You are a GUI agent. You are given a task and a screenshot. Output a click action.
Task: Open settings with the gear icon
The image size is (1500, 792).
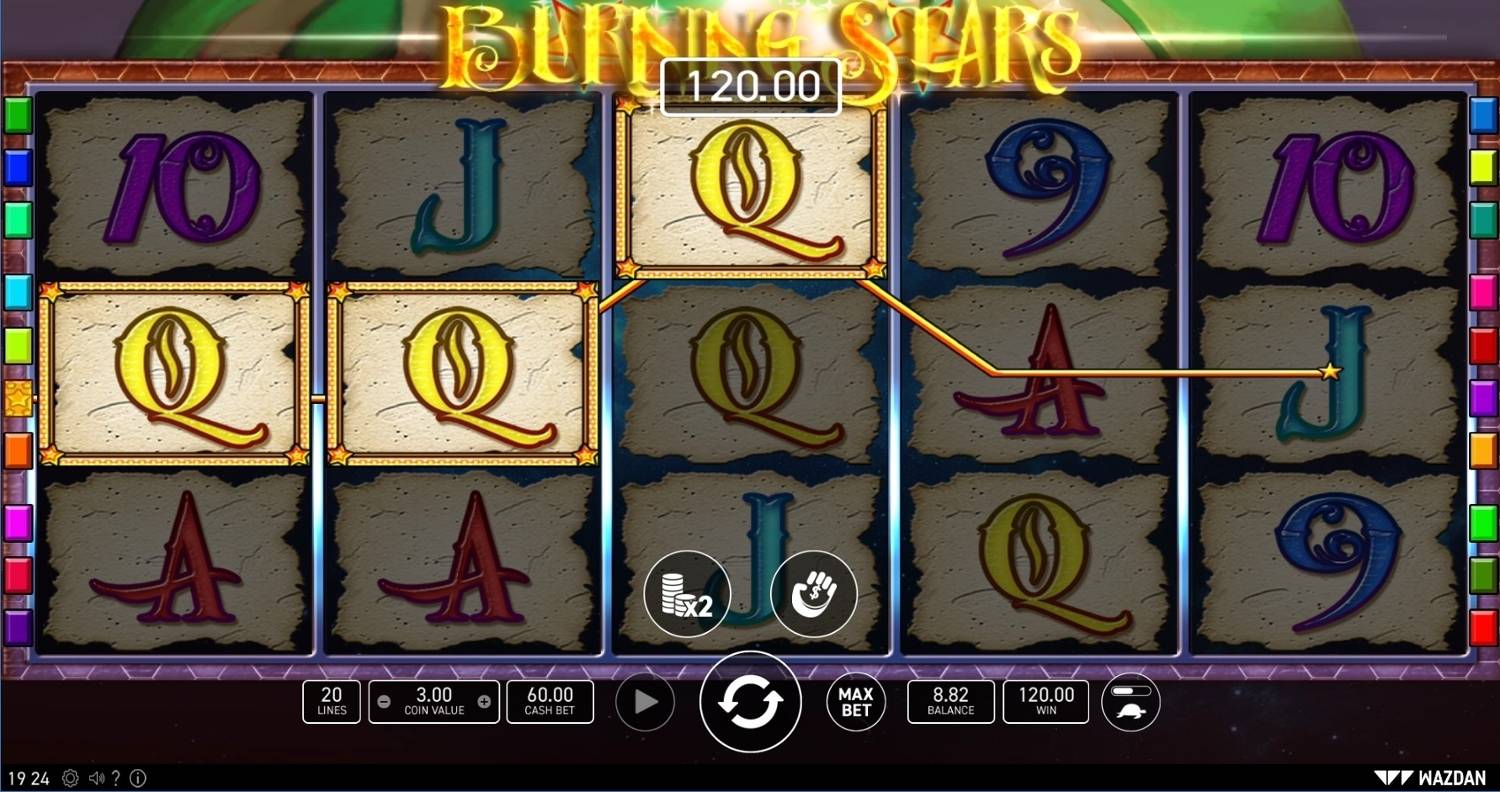[70, 778]
